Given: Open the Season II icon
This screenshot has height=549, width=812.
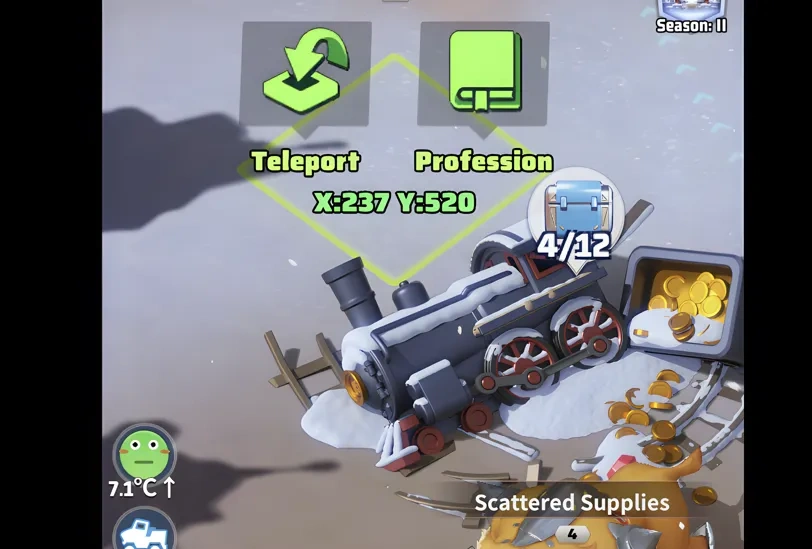Looking at the screenshot, I should [x=691, y=14].
